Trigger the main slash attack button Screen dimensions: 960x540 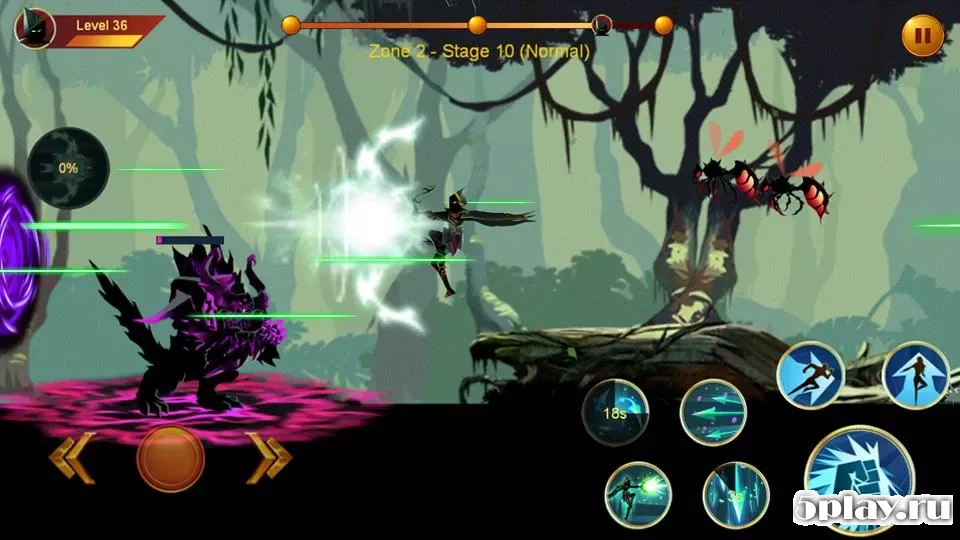[856, 480]
